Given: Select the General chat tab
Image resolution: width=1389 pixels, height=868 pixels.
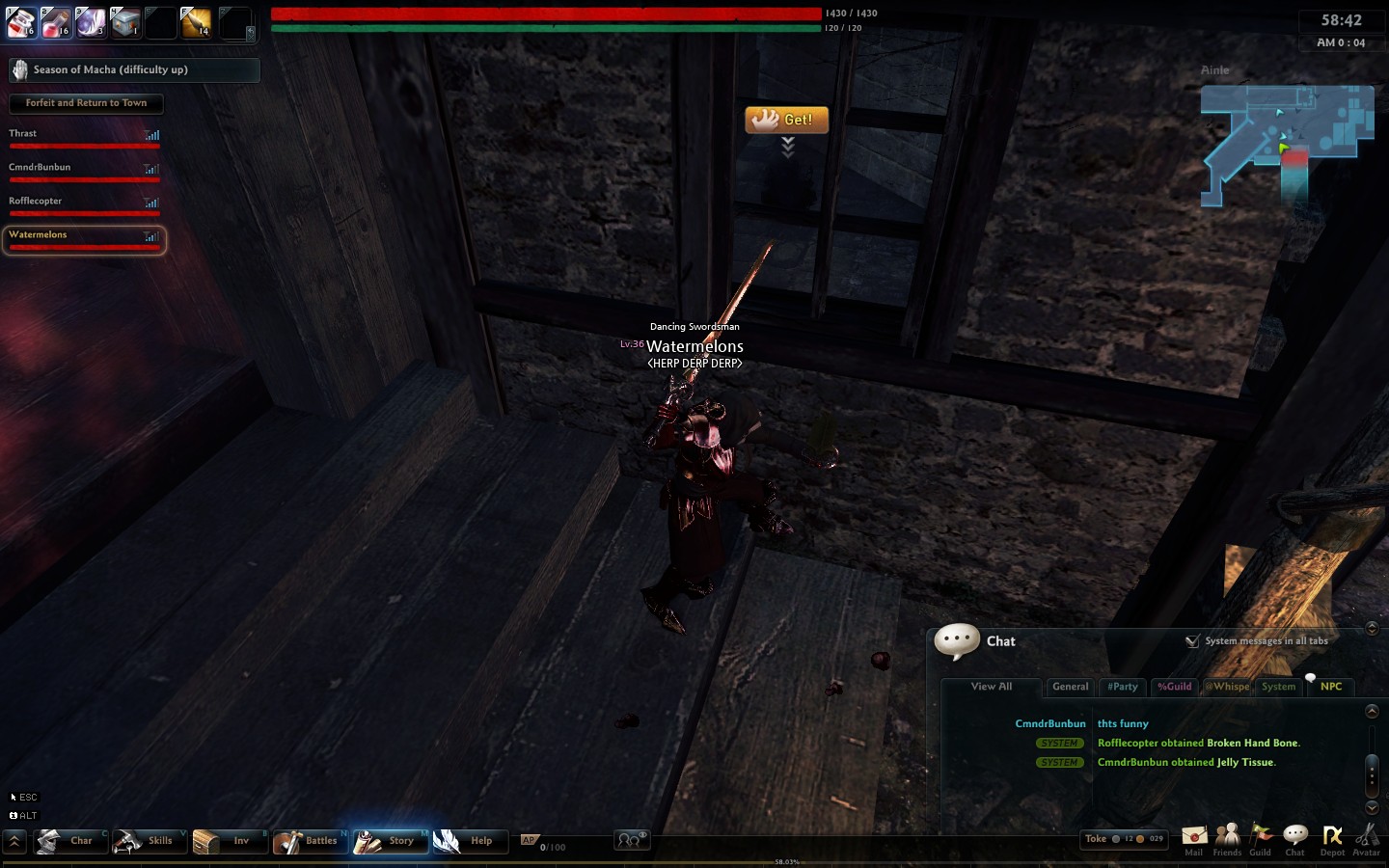Looking at the screenshot, I should 1070,687.
